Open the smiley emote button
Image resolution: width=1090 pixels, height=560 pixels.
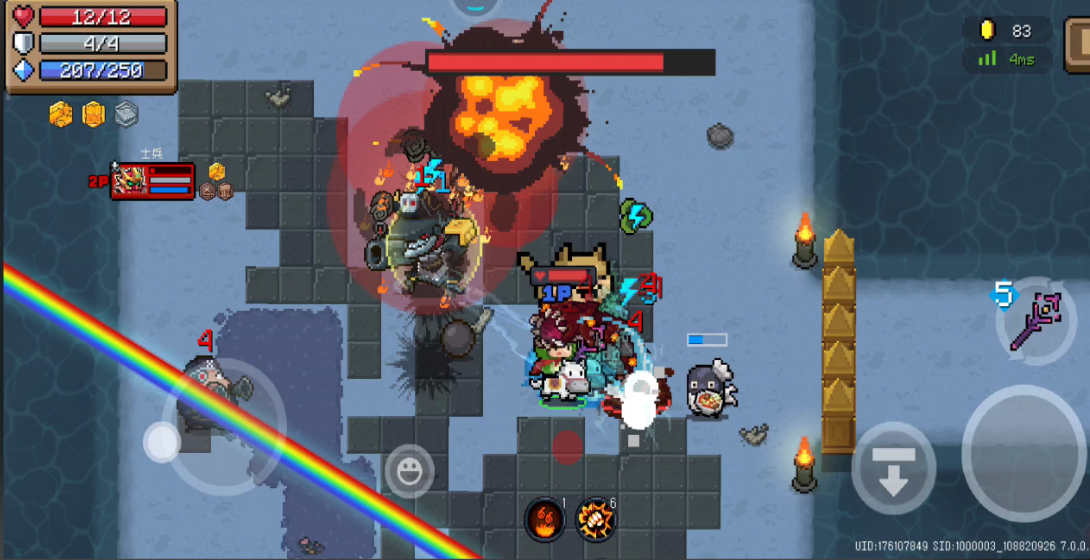point(409,471)
